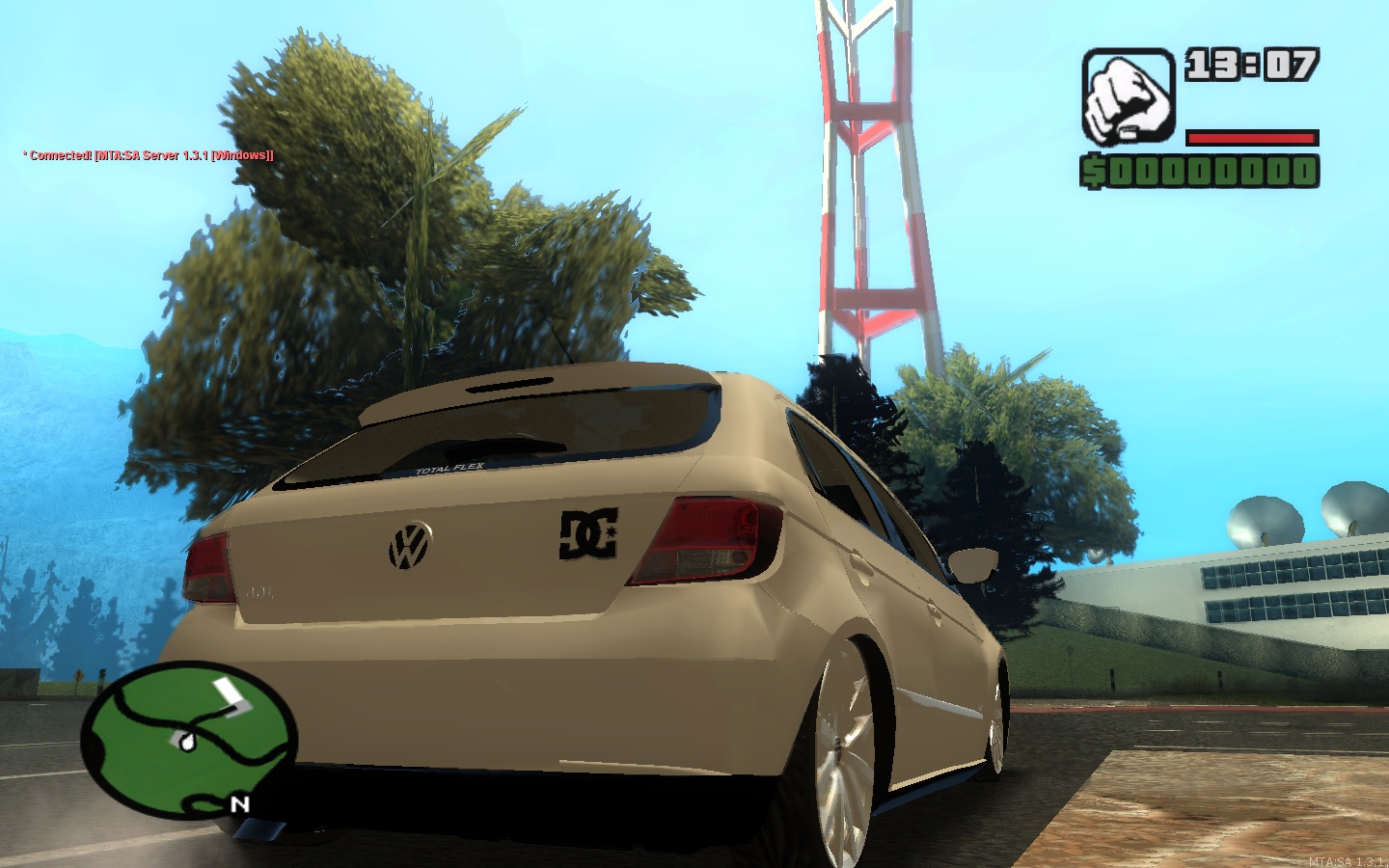Click the TOTAL FLEX window sticker
The image size is (1389, 868).
pos(451,466)
